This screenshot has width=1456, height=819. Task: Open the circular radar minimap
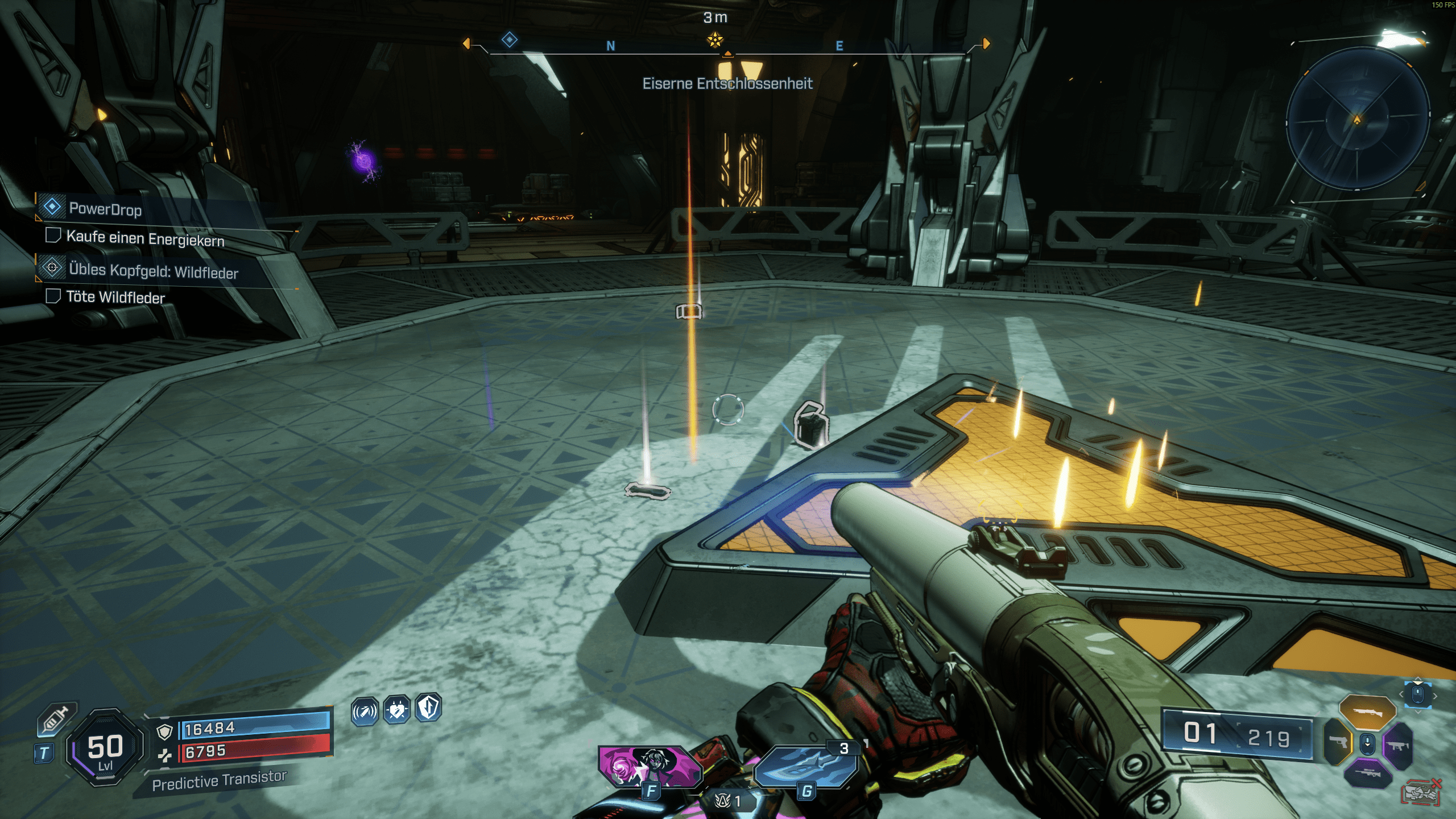(x=1357, y=119)
